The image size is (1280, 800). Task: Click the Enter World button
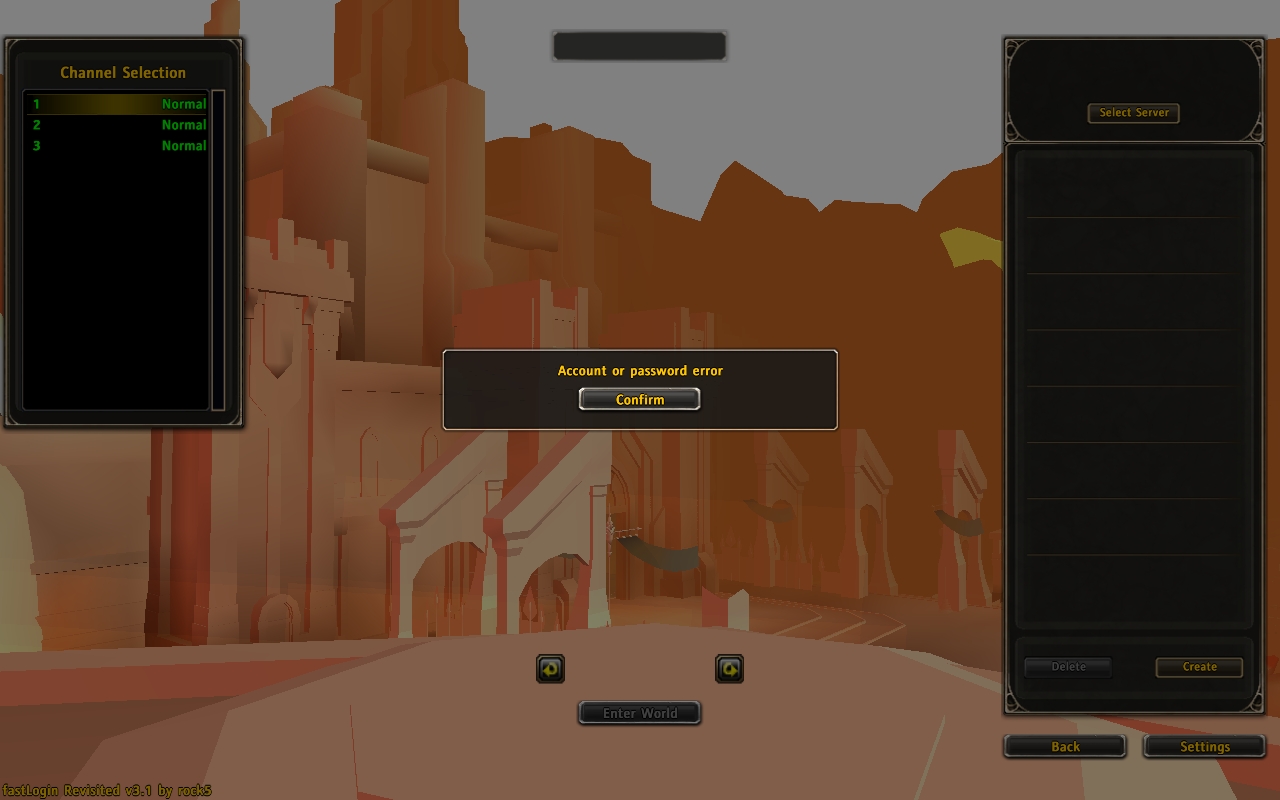[639, 713]
